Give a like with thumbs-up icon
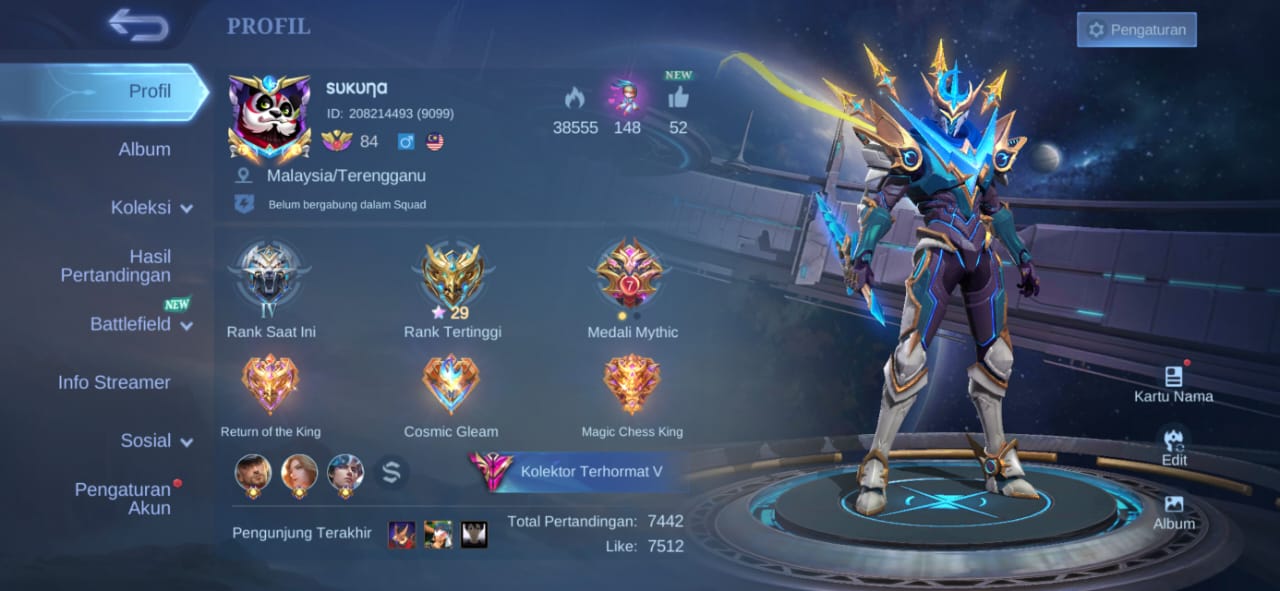Screen dimensions: 1280x591 678,98
